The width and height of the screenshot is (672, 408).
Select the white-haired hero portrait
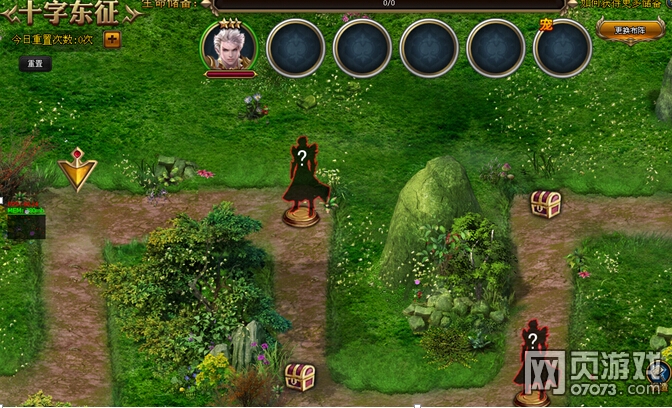pyautogui.click(x=229, y=46)
